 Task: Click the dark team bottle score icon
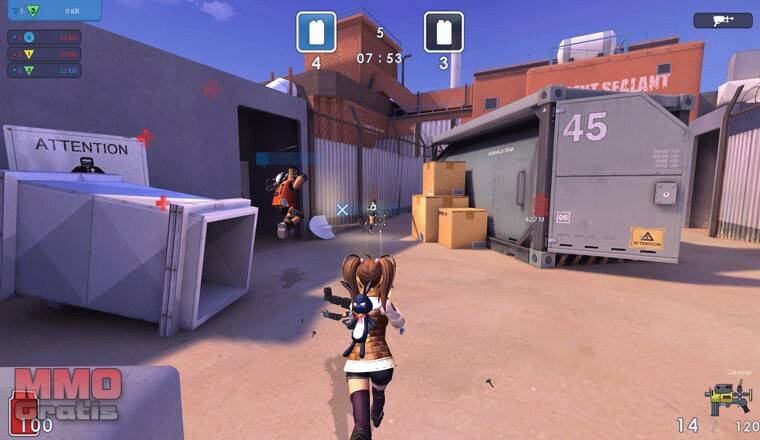(443, 32)
